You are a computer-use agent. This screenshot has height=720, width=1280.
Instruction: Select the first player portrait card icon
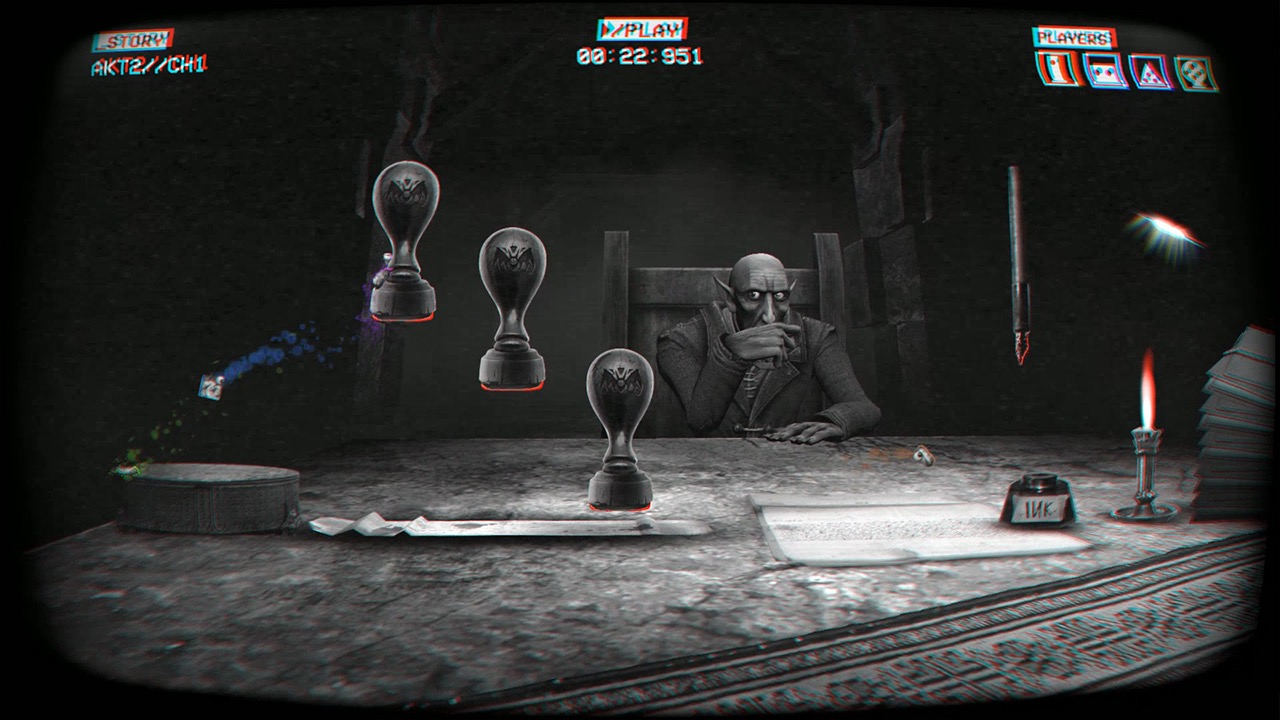1057,70
